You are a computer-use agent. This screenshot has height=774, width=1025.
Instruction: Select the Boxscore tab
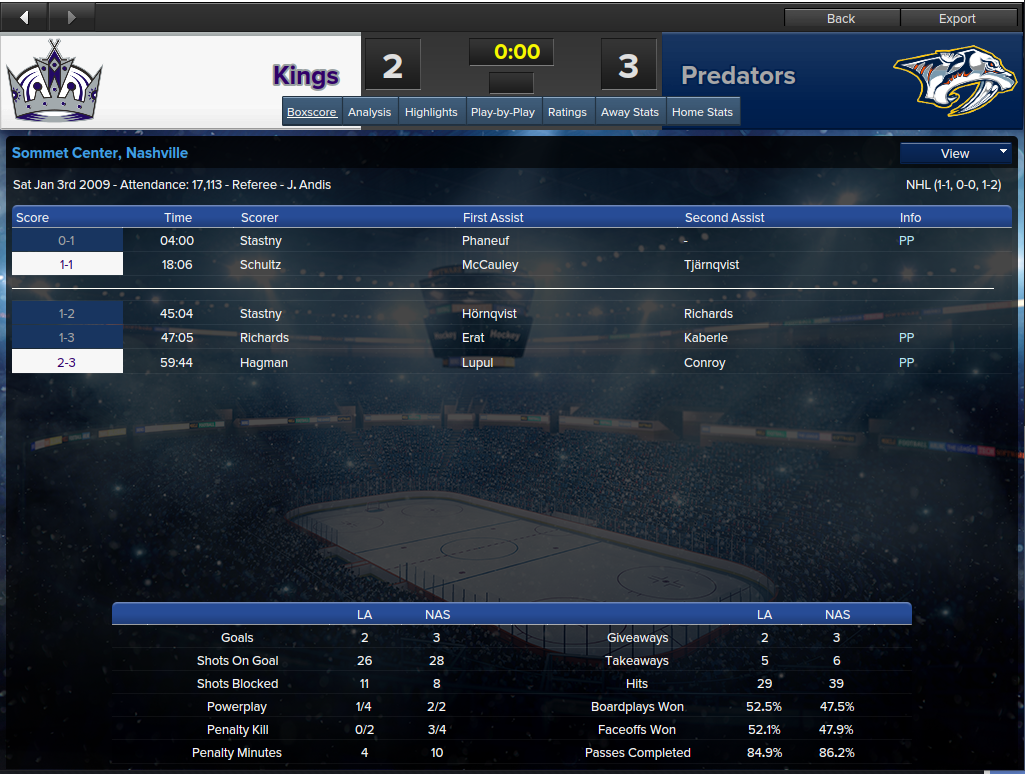312,112
